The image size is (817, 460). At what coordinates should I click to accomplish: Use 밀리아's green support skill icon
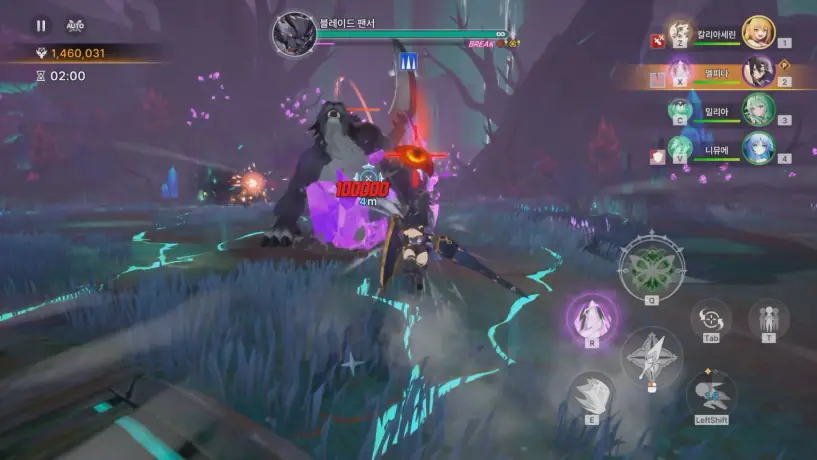tap(680, 108)
